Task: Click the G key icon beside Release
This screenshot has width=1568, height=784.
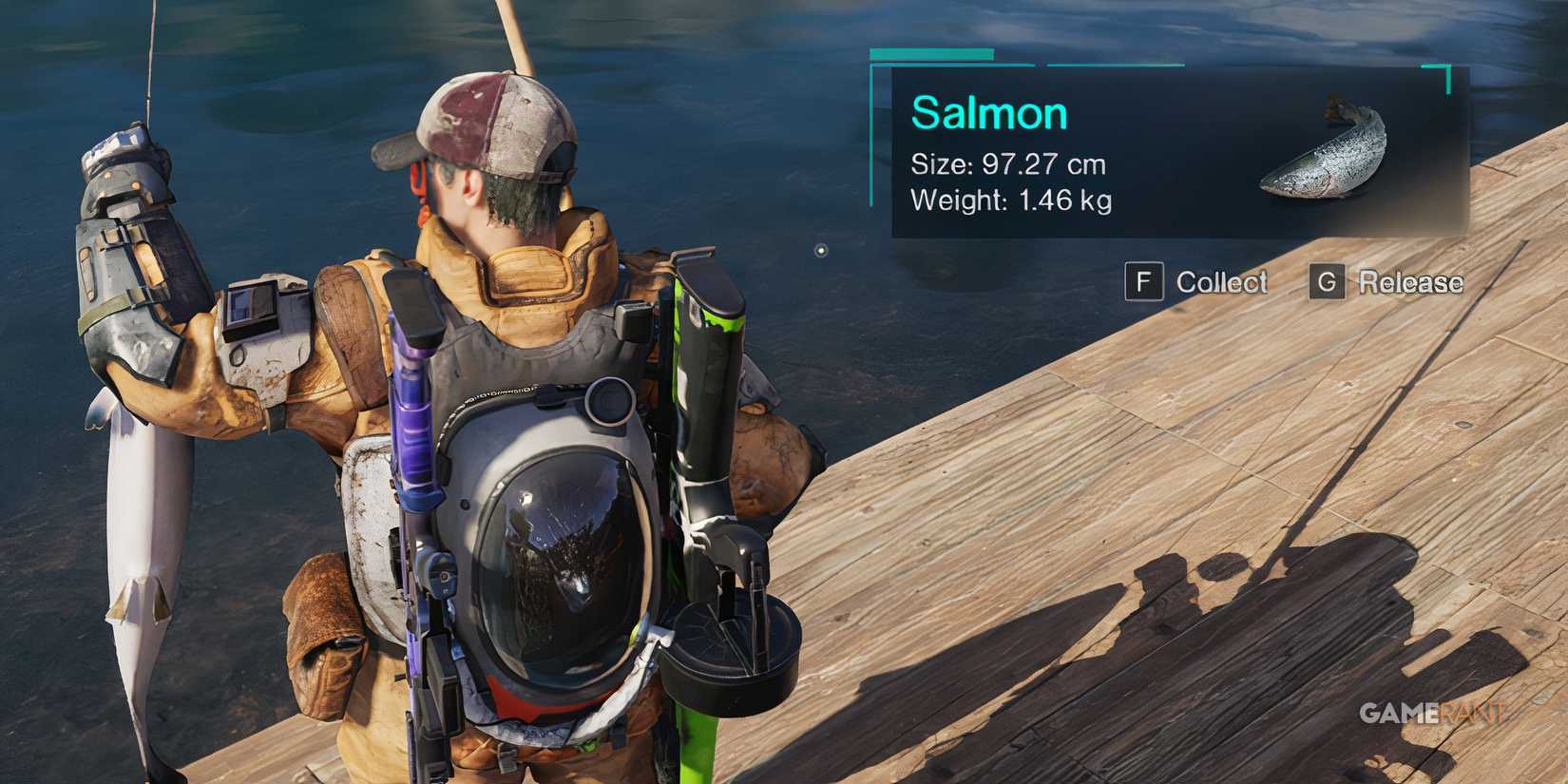Action: point(1329,282)
